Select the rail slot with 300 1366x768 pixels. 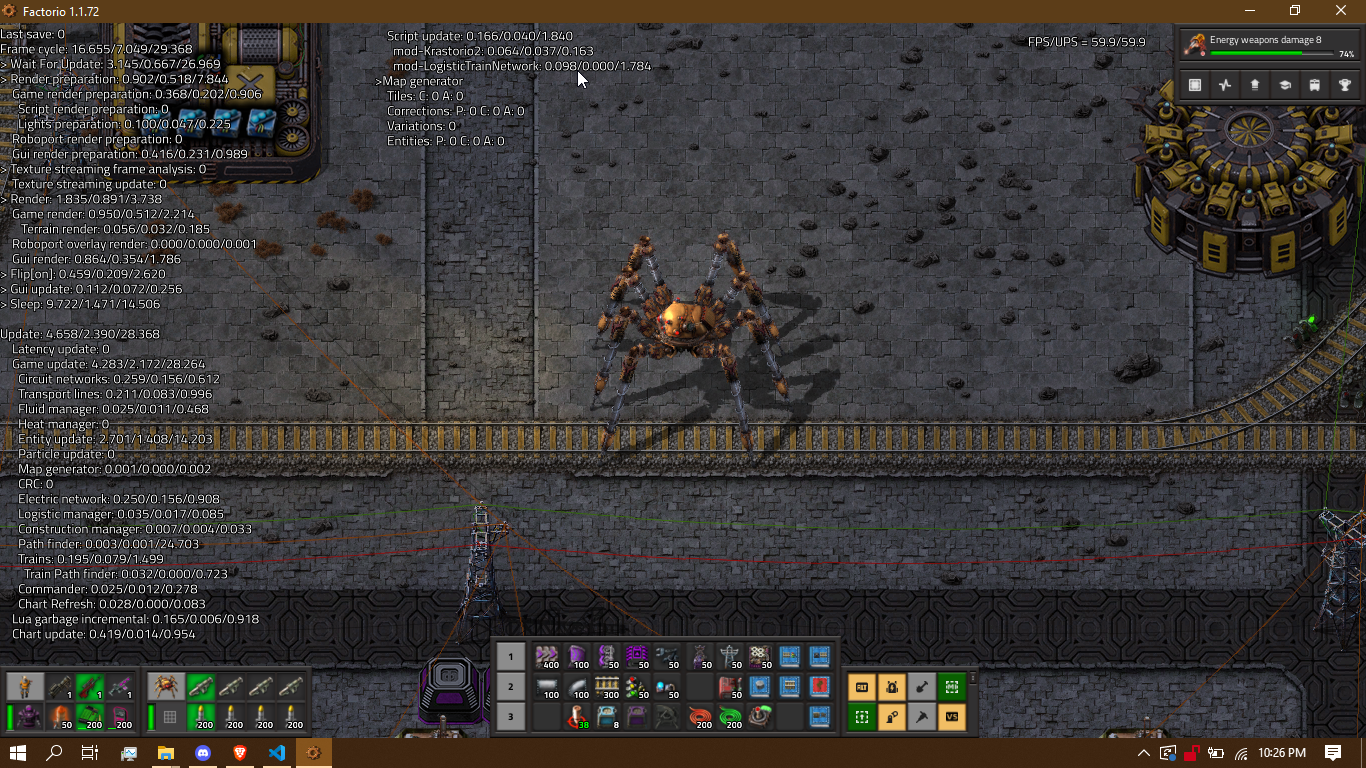tap(607, 687)
